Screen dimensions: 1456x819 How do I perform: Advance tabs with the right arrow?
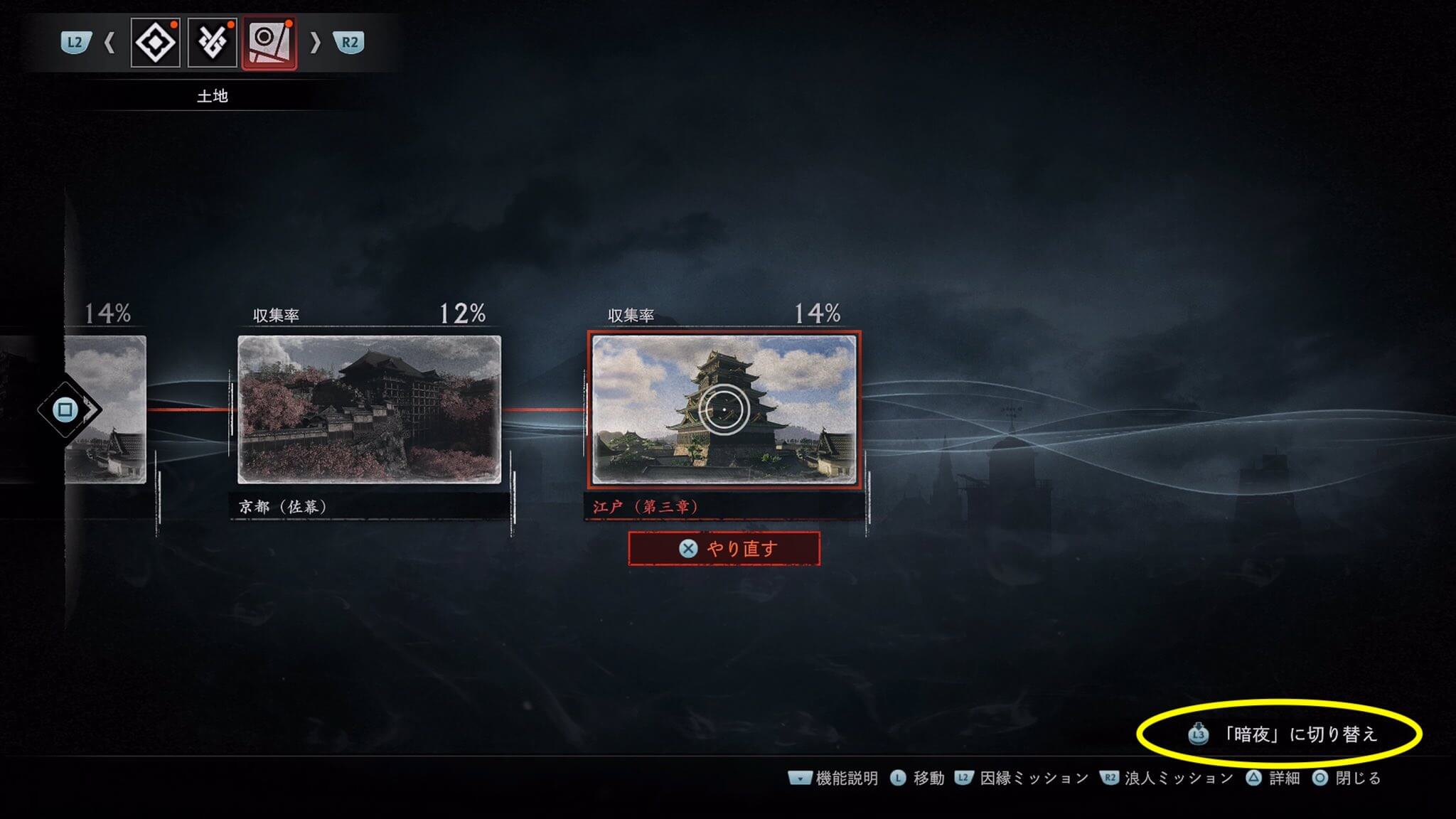tap(315, 43)
